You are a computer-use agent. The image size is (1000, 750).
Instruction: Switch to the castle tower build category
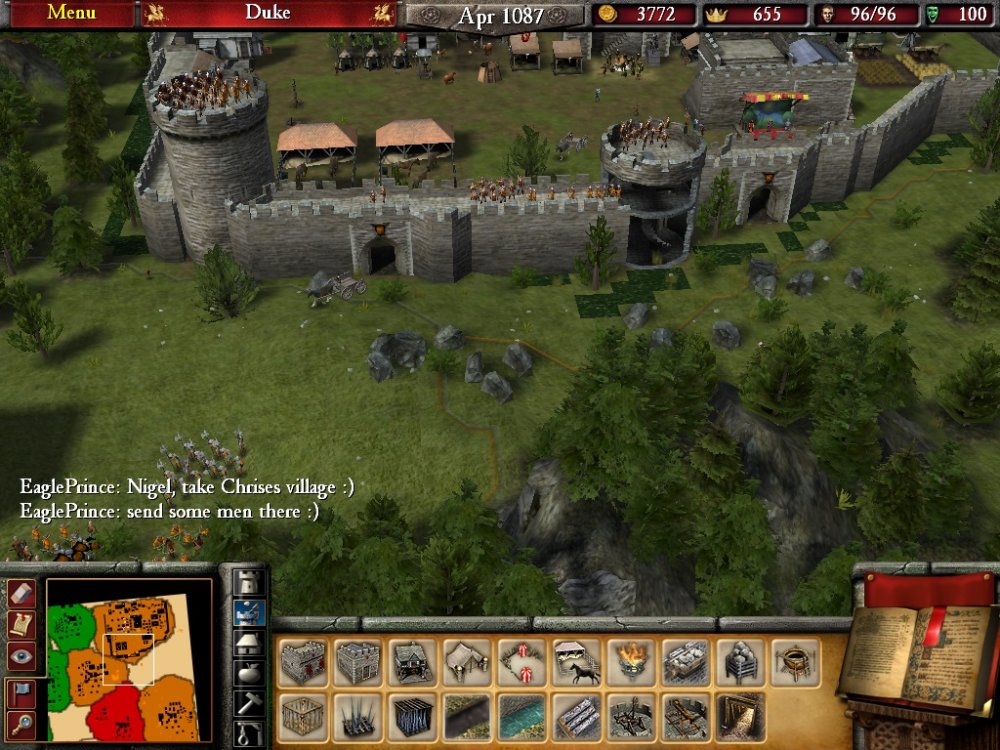(248, 583)
